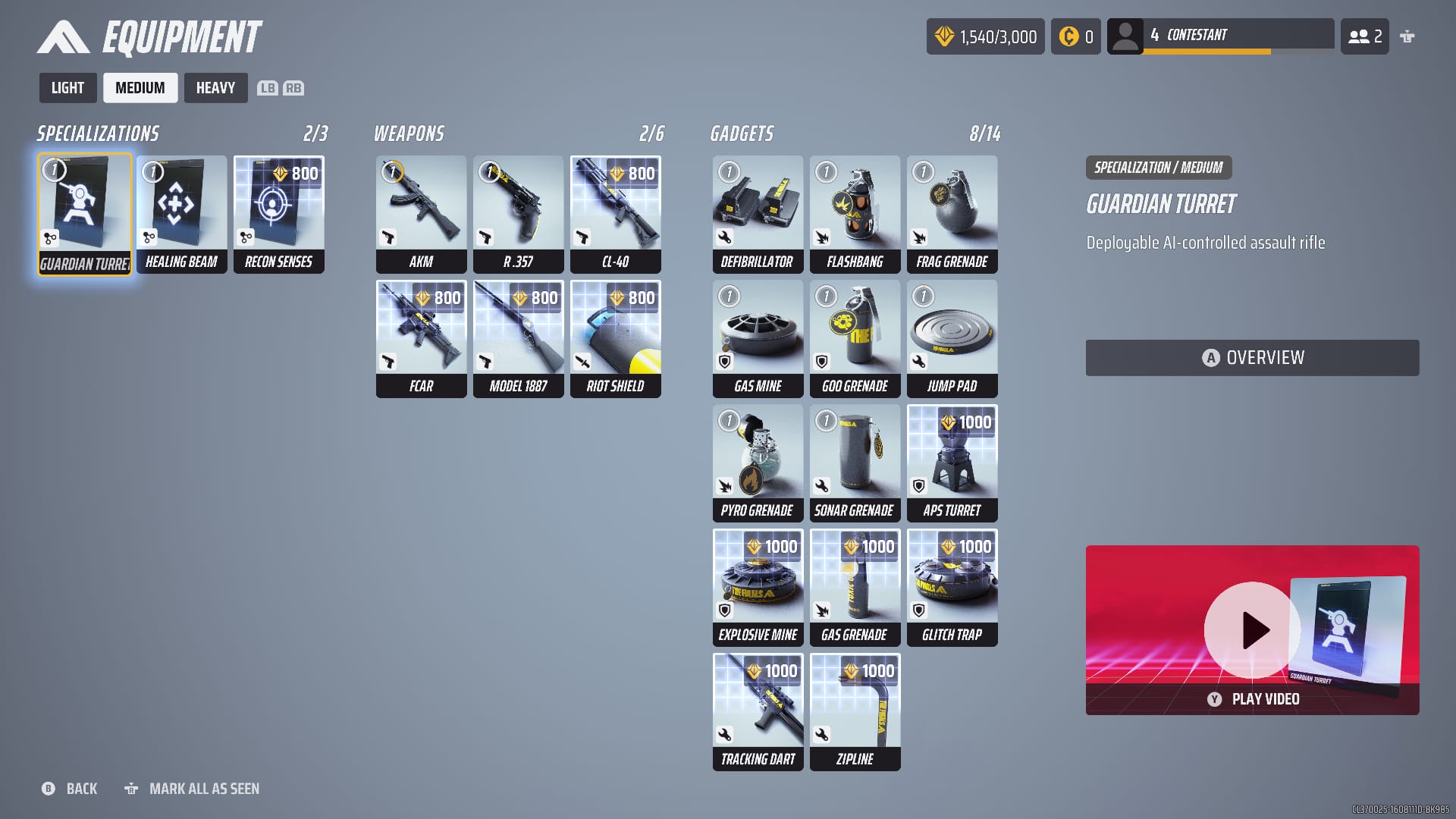Open the contestant profile avatar icon

click(1125, 36)
